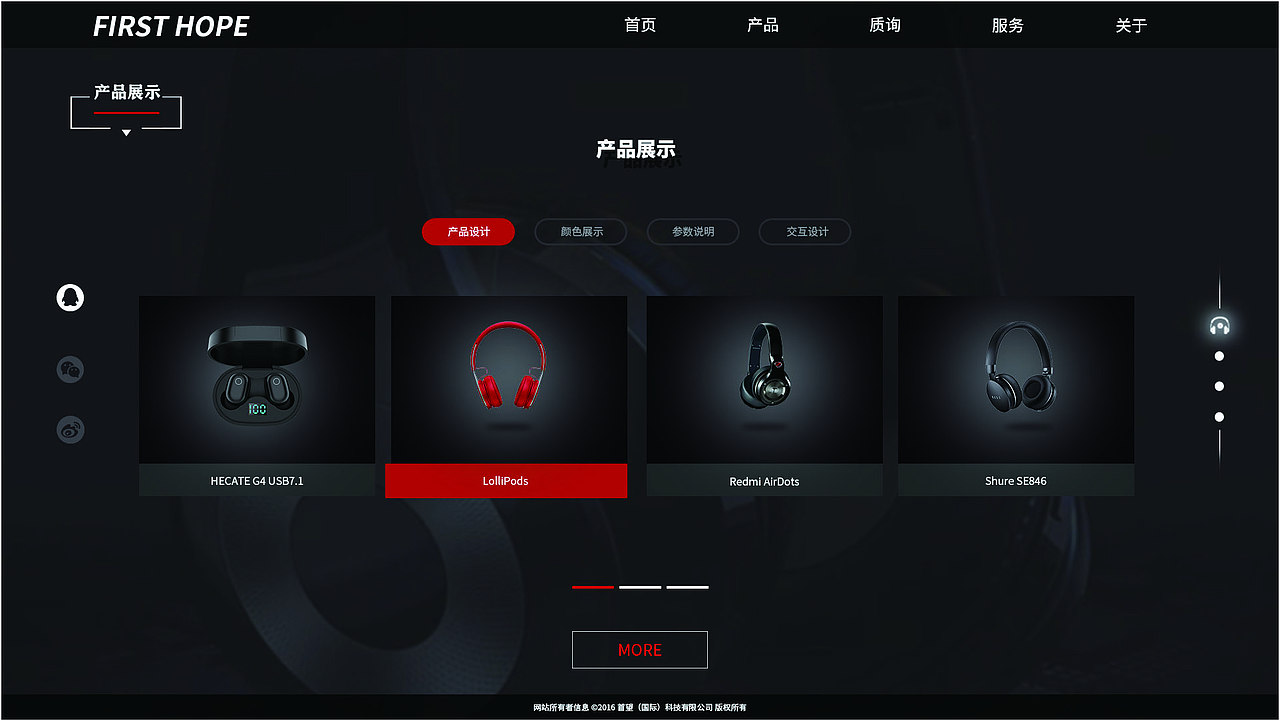Open the QQ sharing icon

click(70, 298)
